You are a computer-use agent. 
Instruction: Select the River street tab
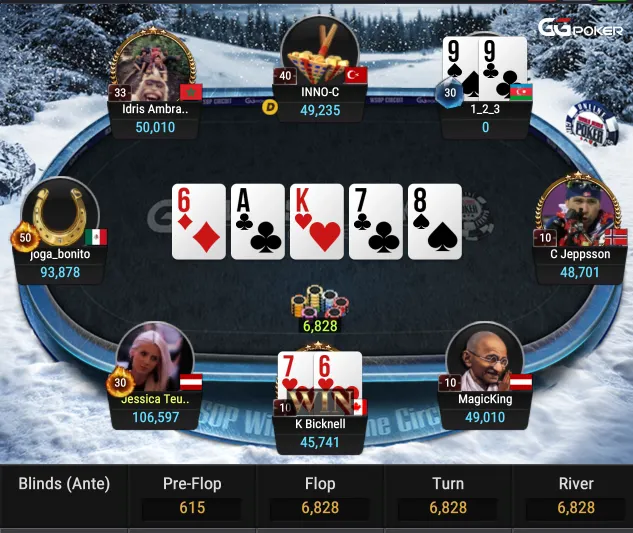pyautogui.click(x=576, y=495)
